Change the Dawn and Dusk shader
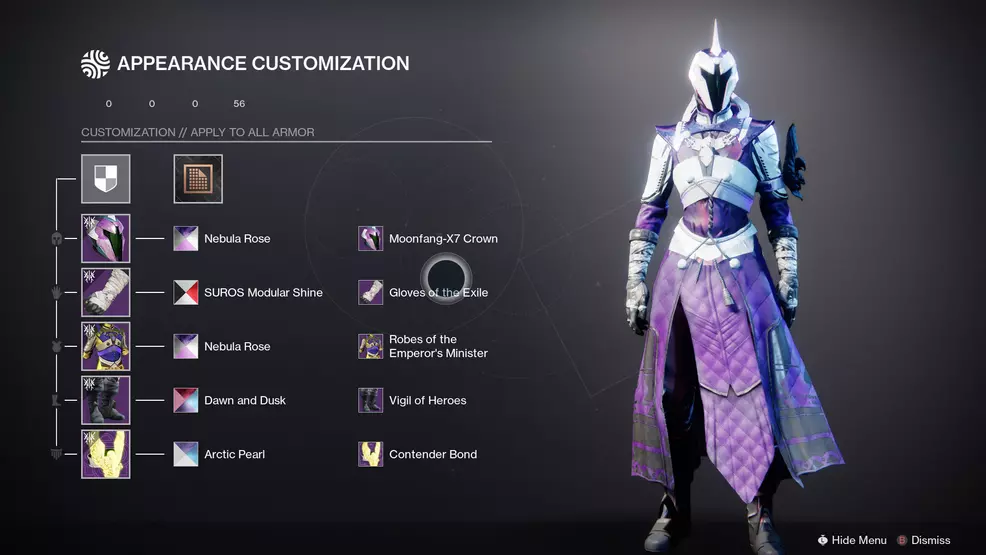 pos(186,400)
